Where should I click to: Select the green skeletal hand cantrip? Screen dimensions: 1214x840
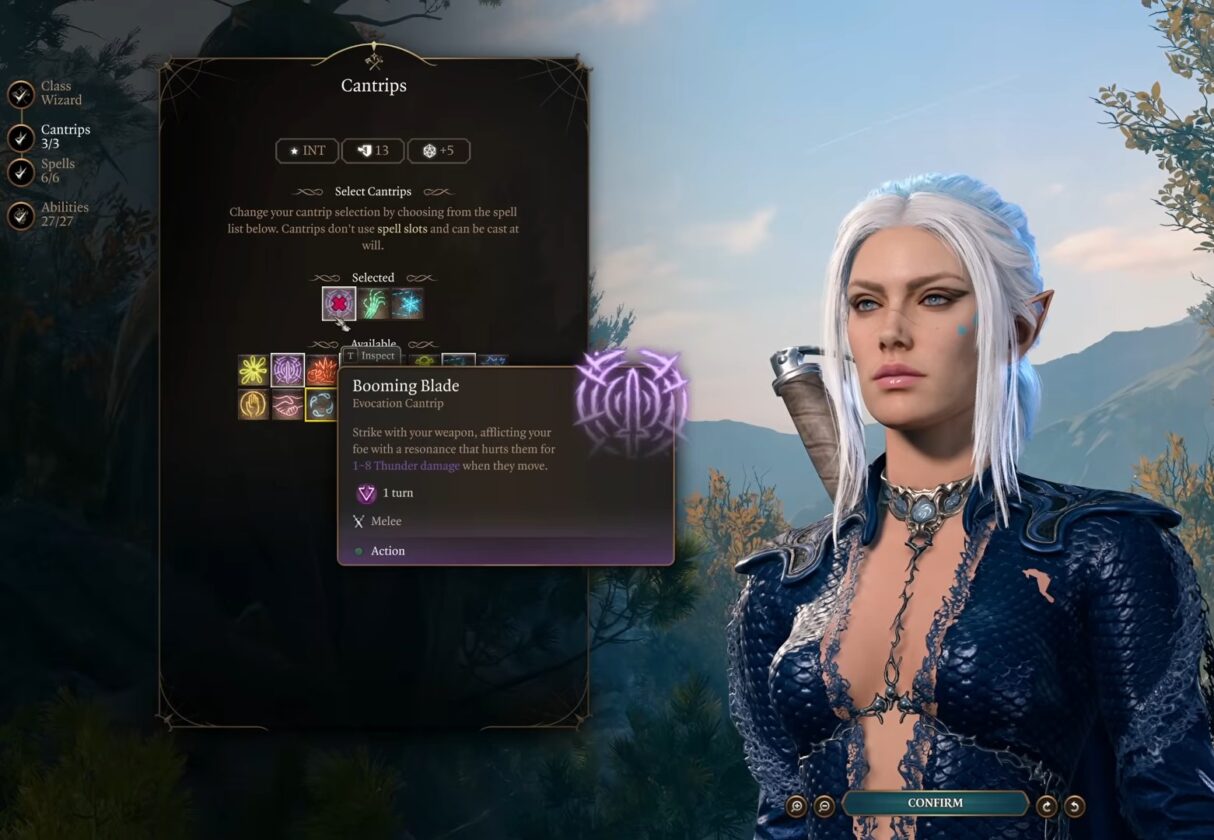(374, 303)
